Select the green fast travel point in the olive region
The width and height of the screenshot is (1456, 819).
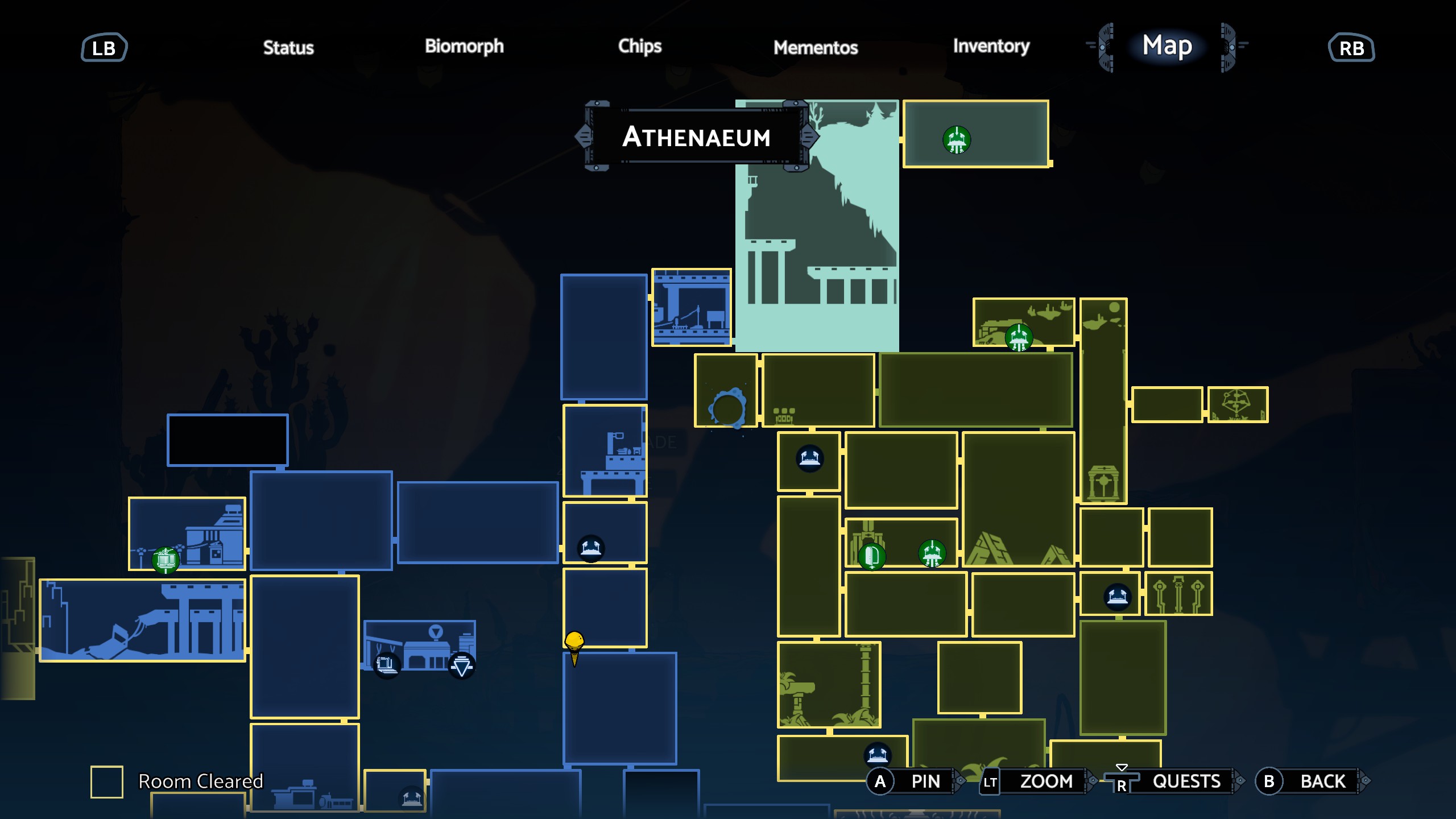[x=1019, y=337]
